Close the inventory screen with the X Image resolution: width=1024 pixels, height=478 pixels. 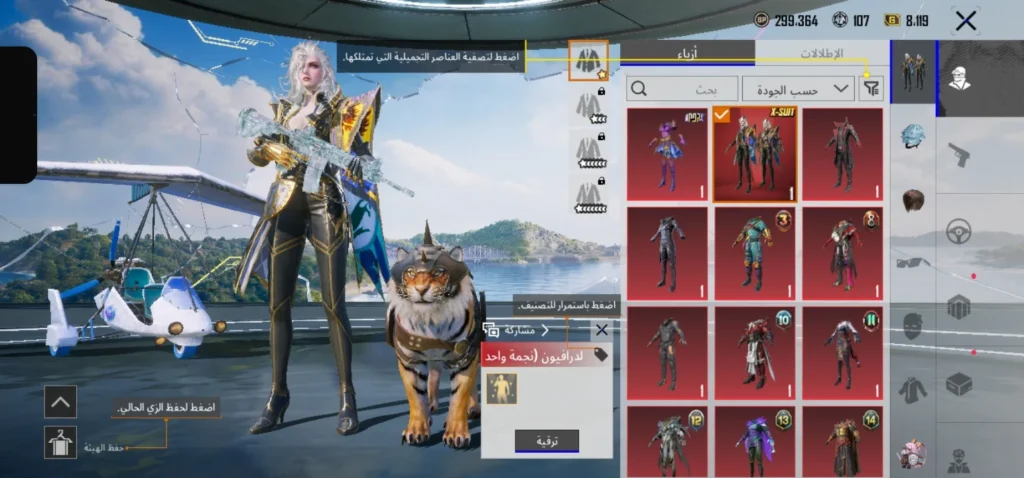(965, 21)
